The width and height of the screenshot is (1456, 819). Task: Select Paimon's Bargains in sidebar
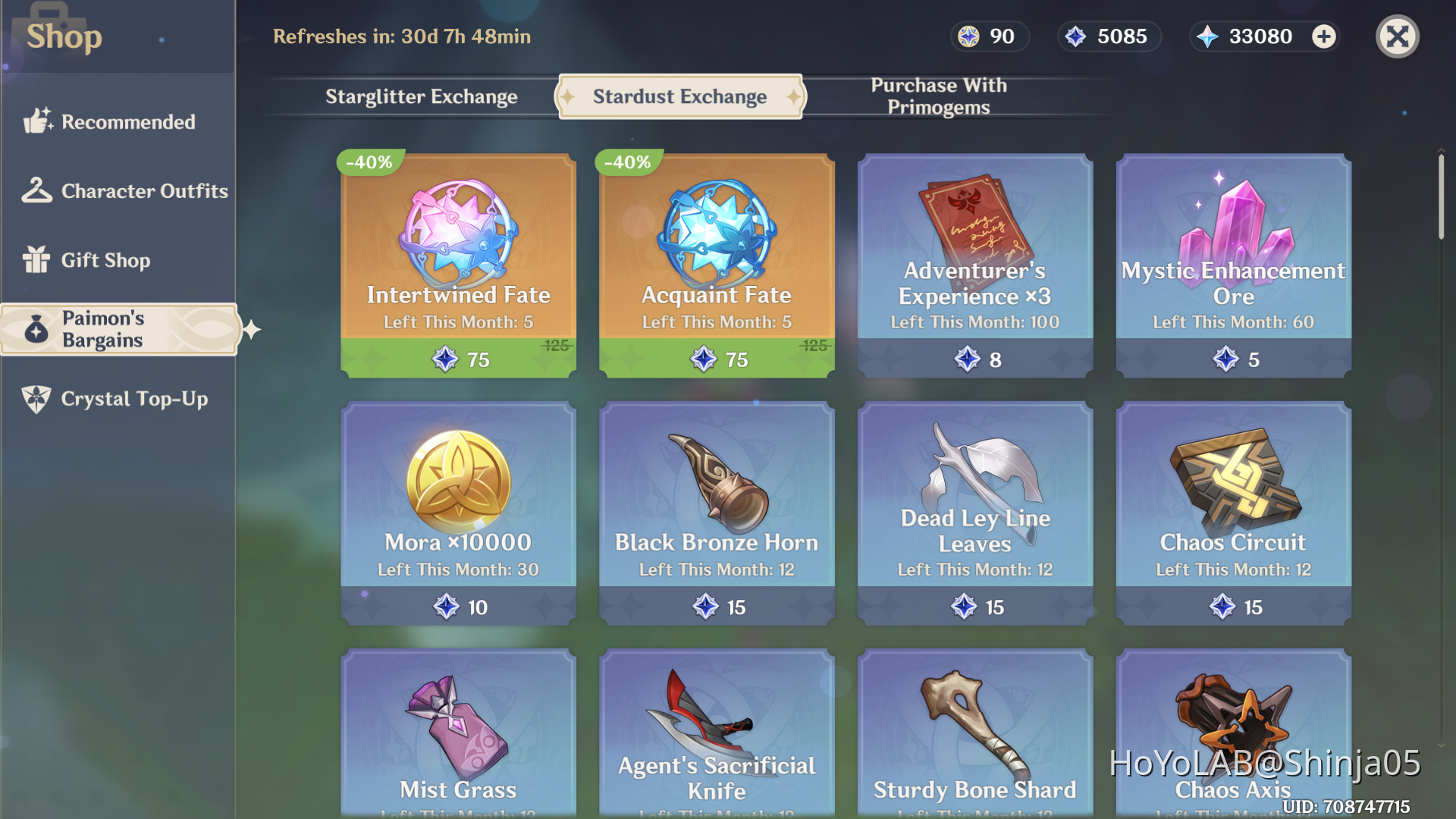click(x=118, y=329)
